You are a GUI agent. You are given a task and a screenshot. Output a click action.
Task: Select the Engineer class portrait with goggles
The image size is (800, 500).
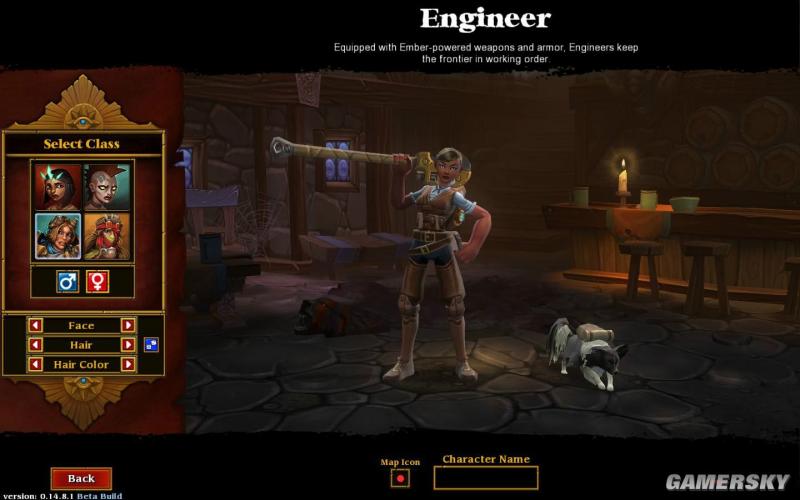tap(57, 236)
